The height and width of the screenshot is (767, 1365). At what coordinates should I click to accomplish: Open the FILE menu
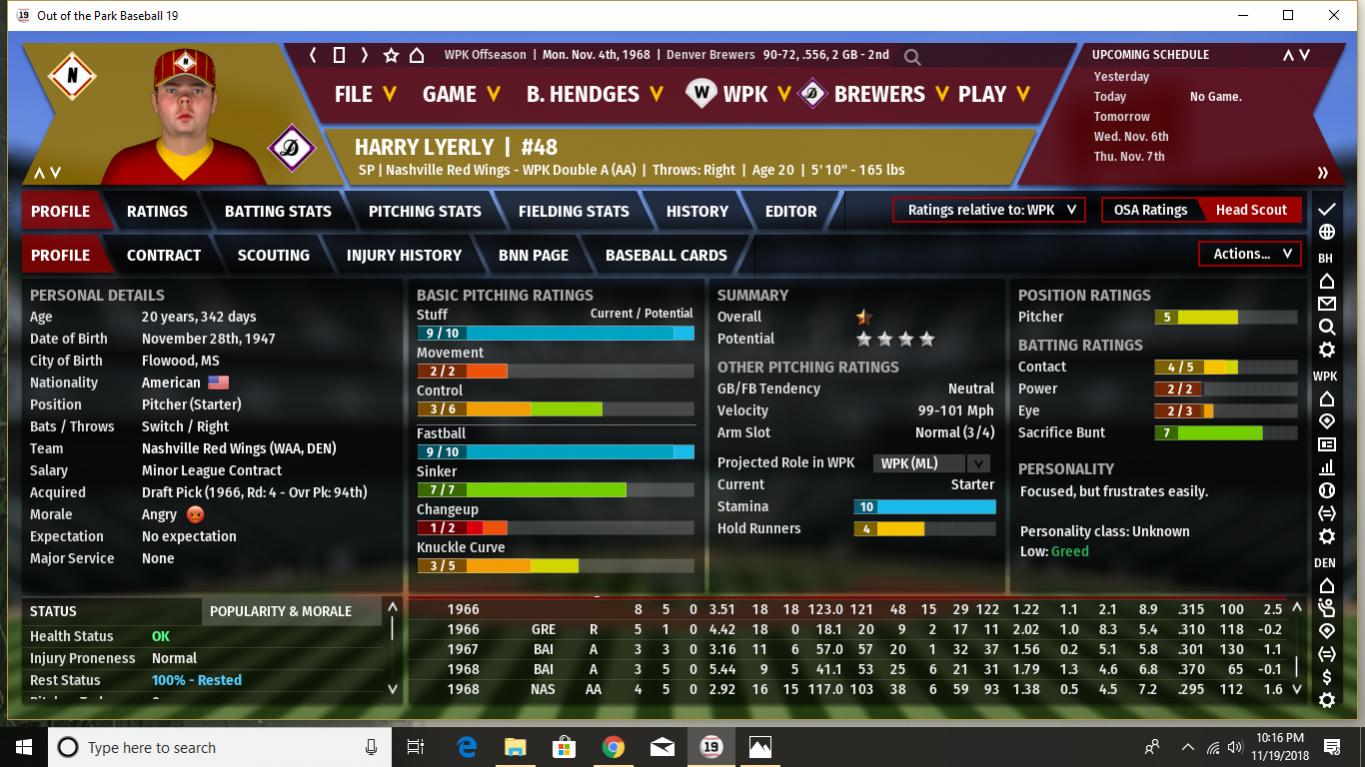click(x=365, y=94)
